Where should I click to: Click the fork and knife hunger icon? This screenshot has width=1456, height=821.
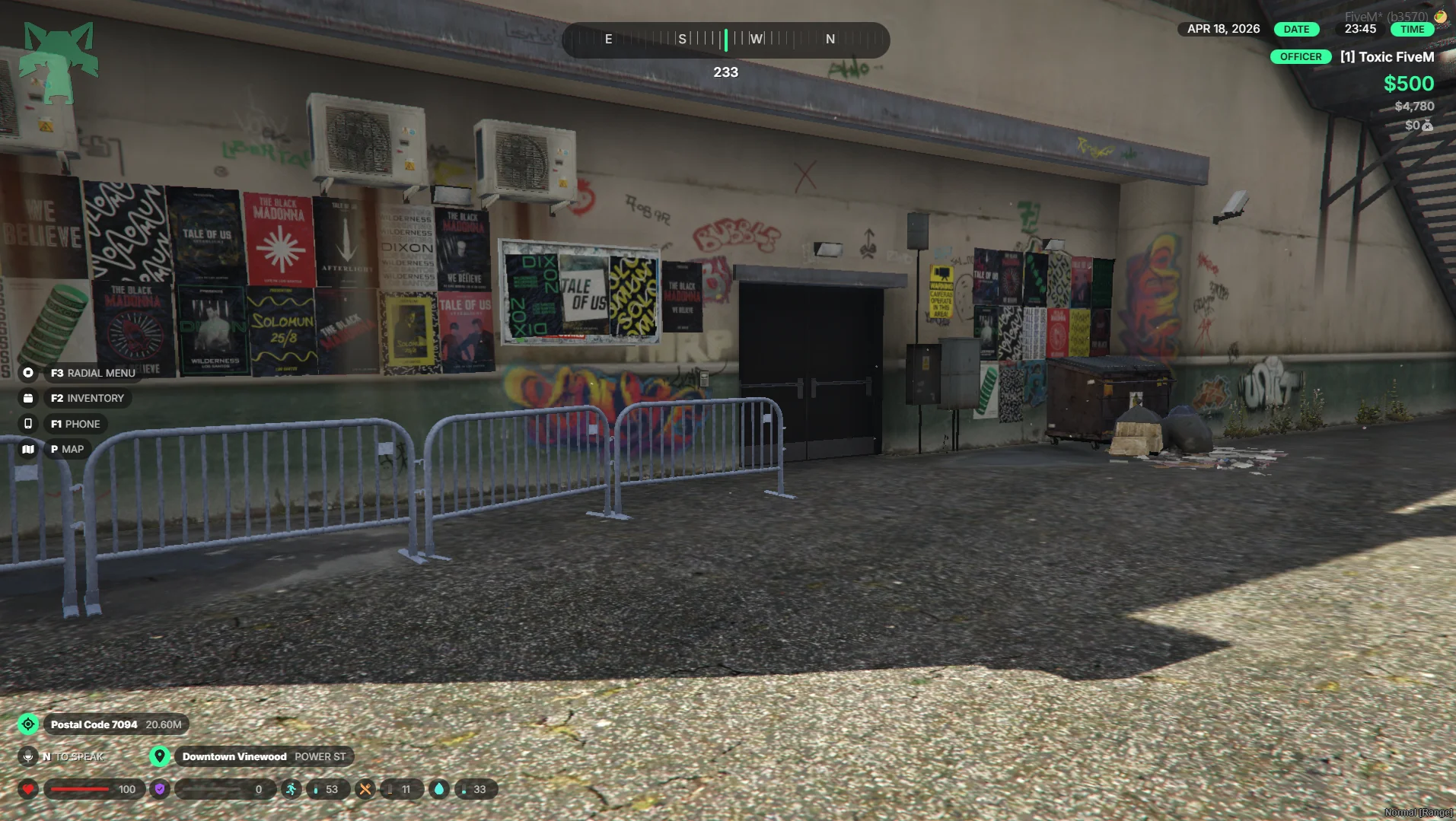pos(365,789)
